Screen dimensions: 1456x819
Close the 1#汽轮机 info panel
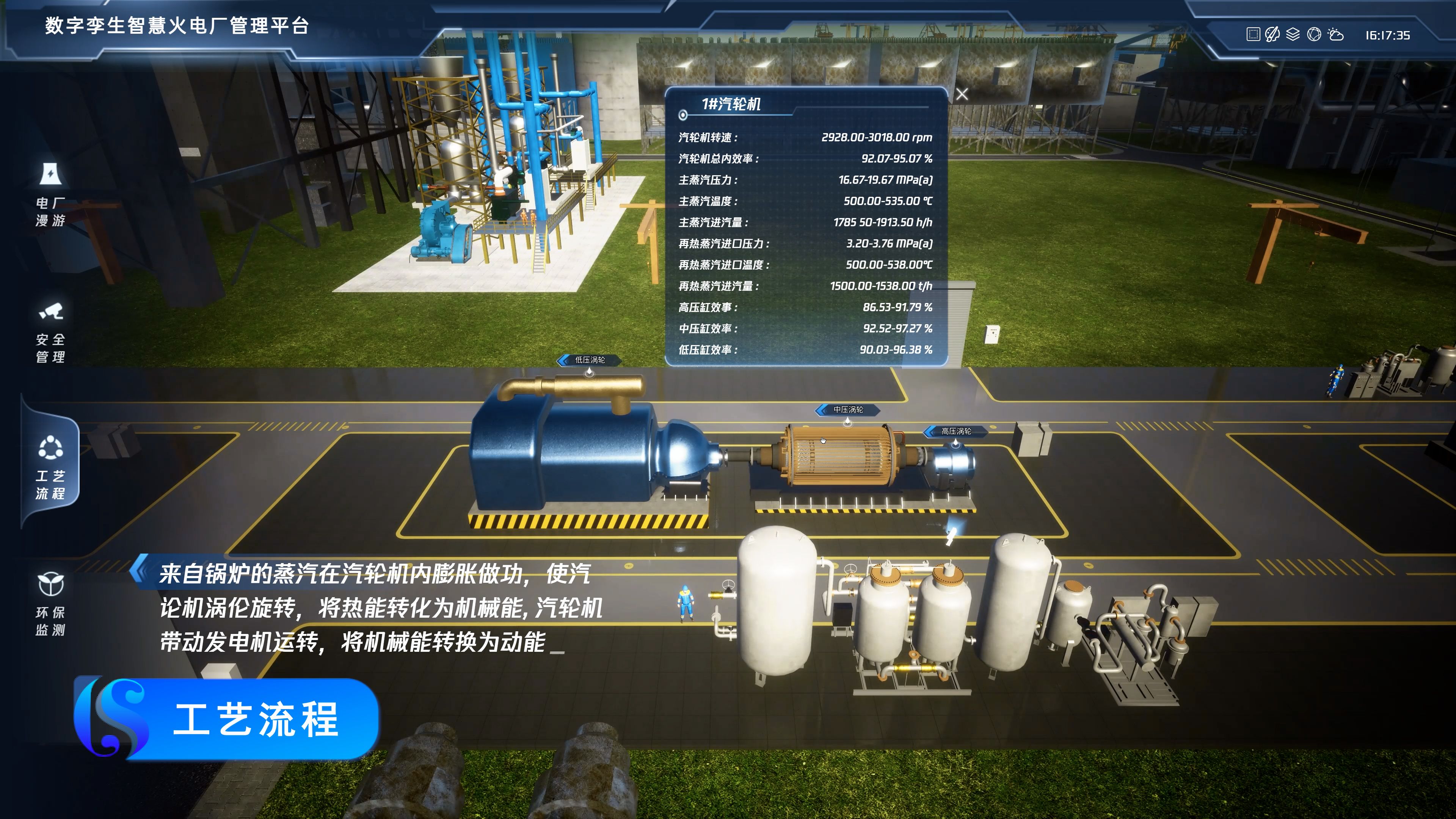point(962,94)
